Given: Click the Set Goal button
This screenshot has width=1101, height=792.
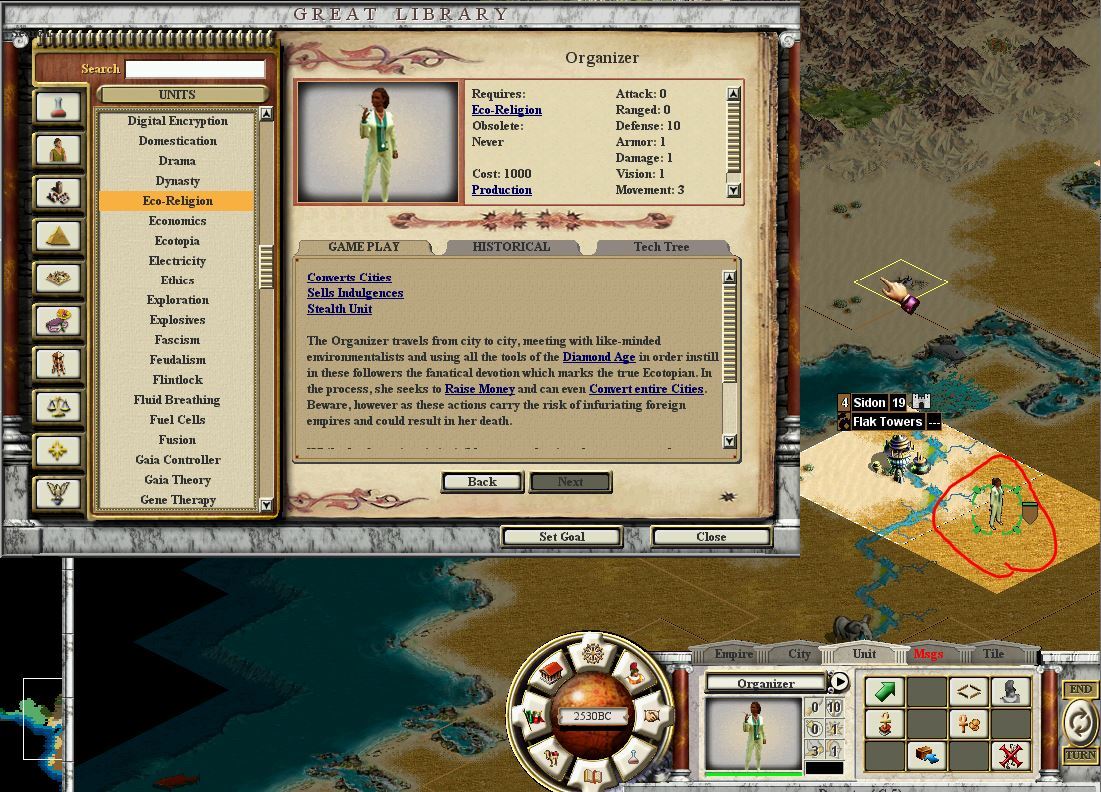Looking at the screenshot, I should 561,537.
